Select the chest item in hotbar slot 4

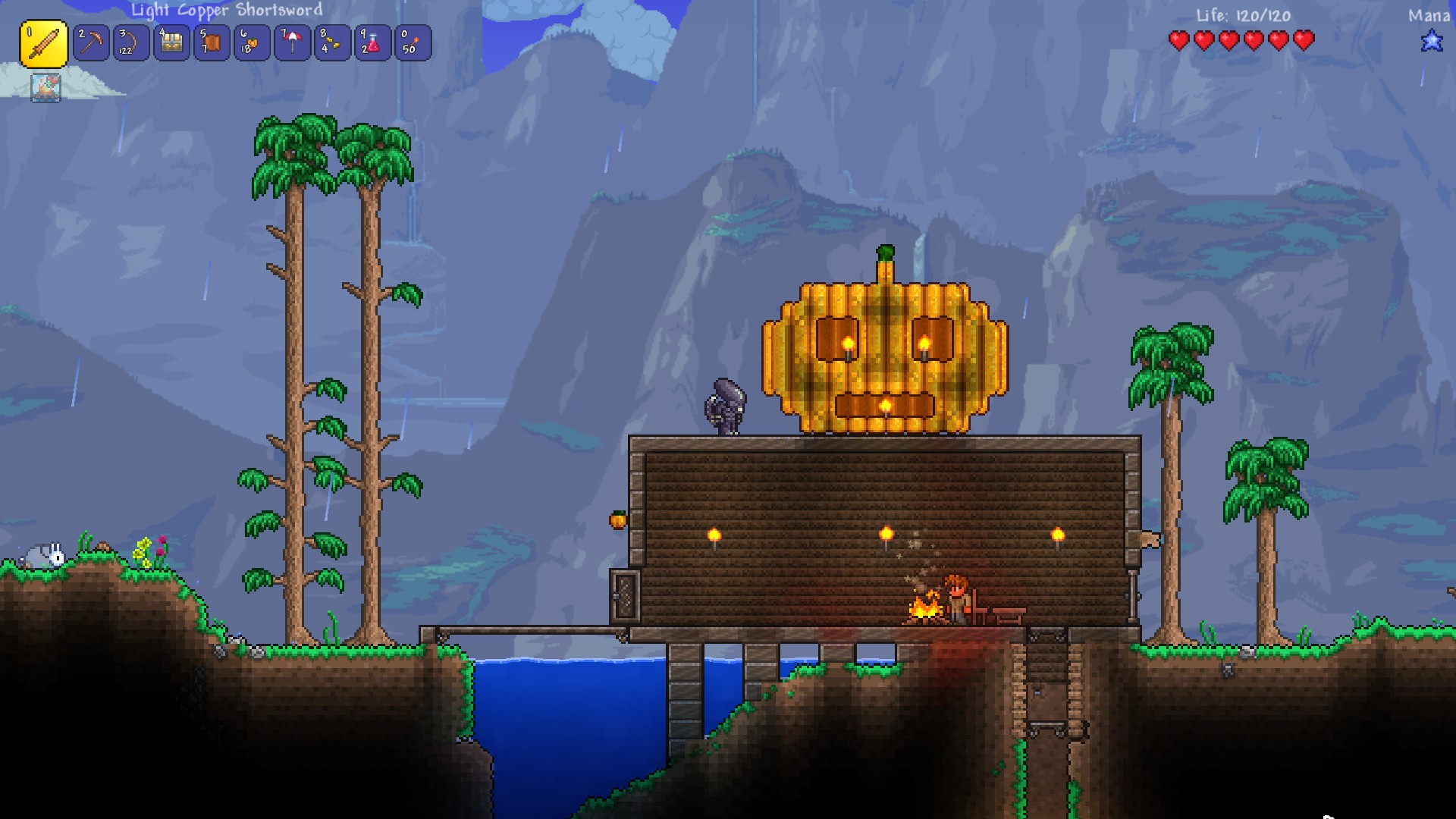tap(172, 43)
